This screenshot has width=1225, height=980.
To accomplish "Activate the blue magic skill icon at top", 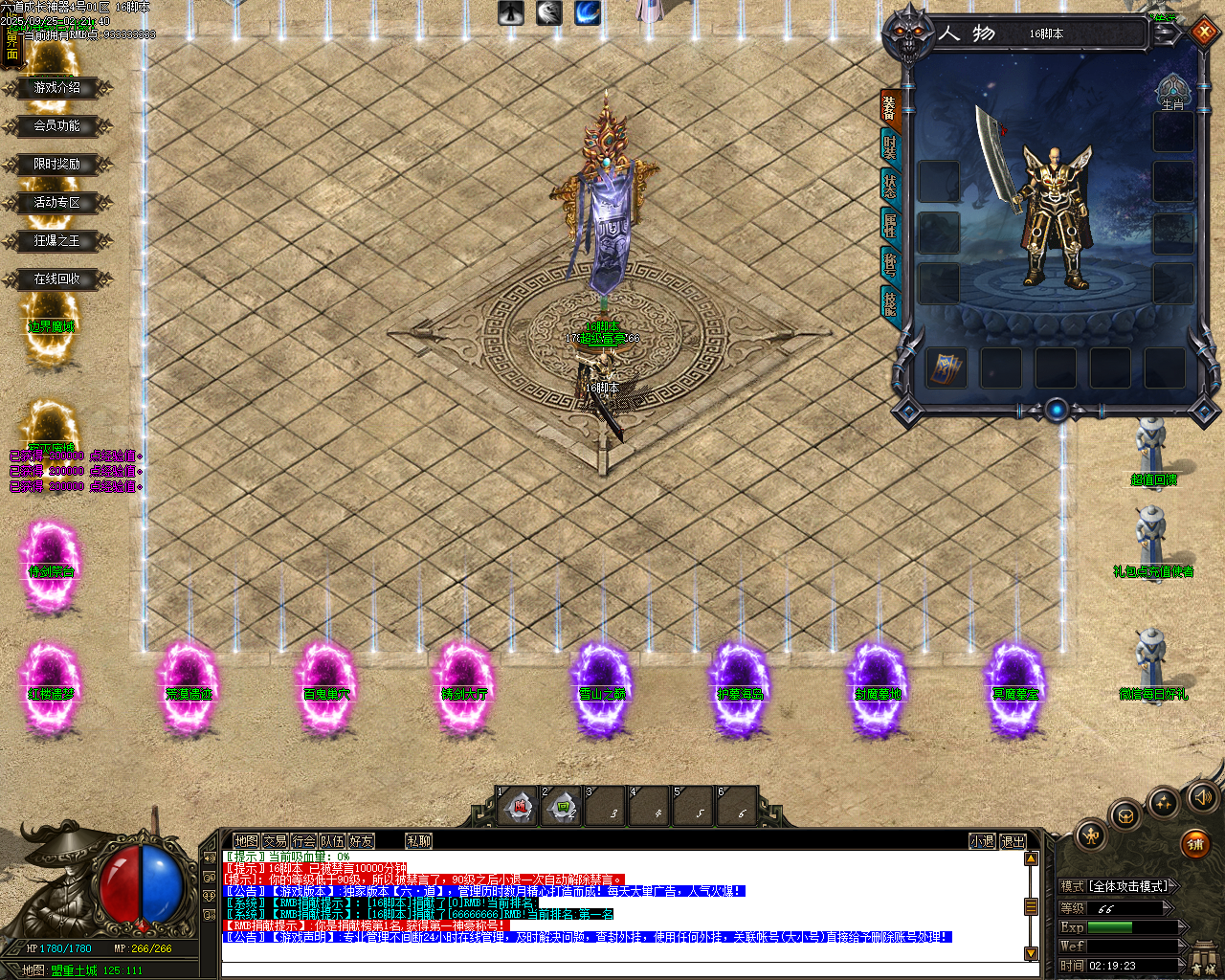I will [x=587, y=13].
